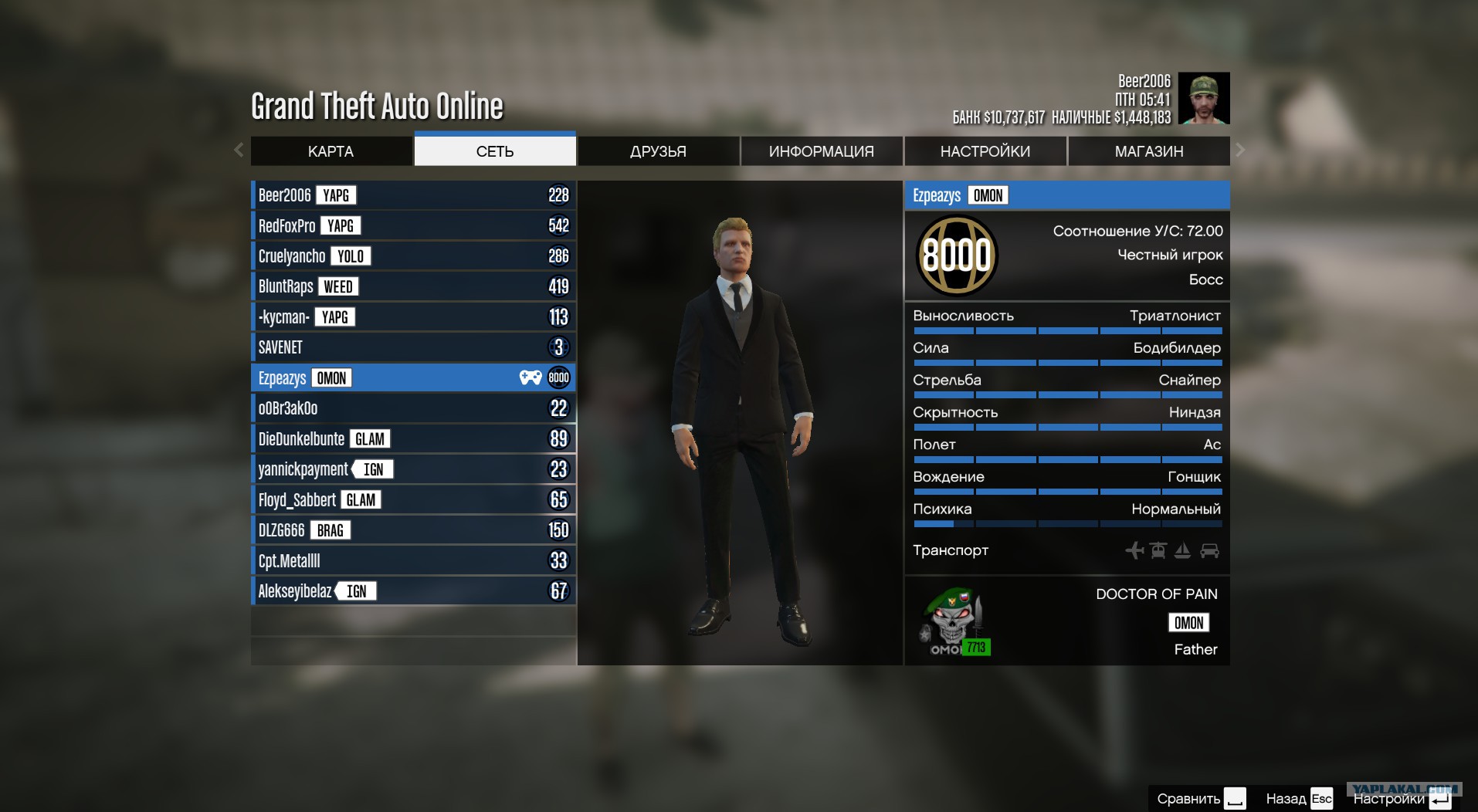
Task: Open the КАРТА tab
Action: tap(331, 151)
